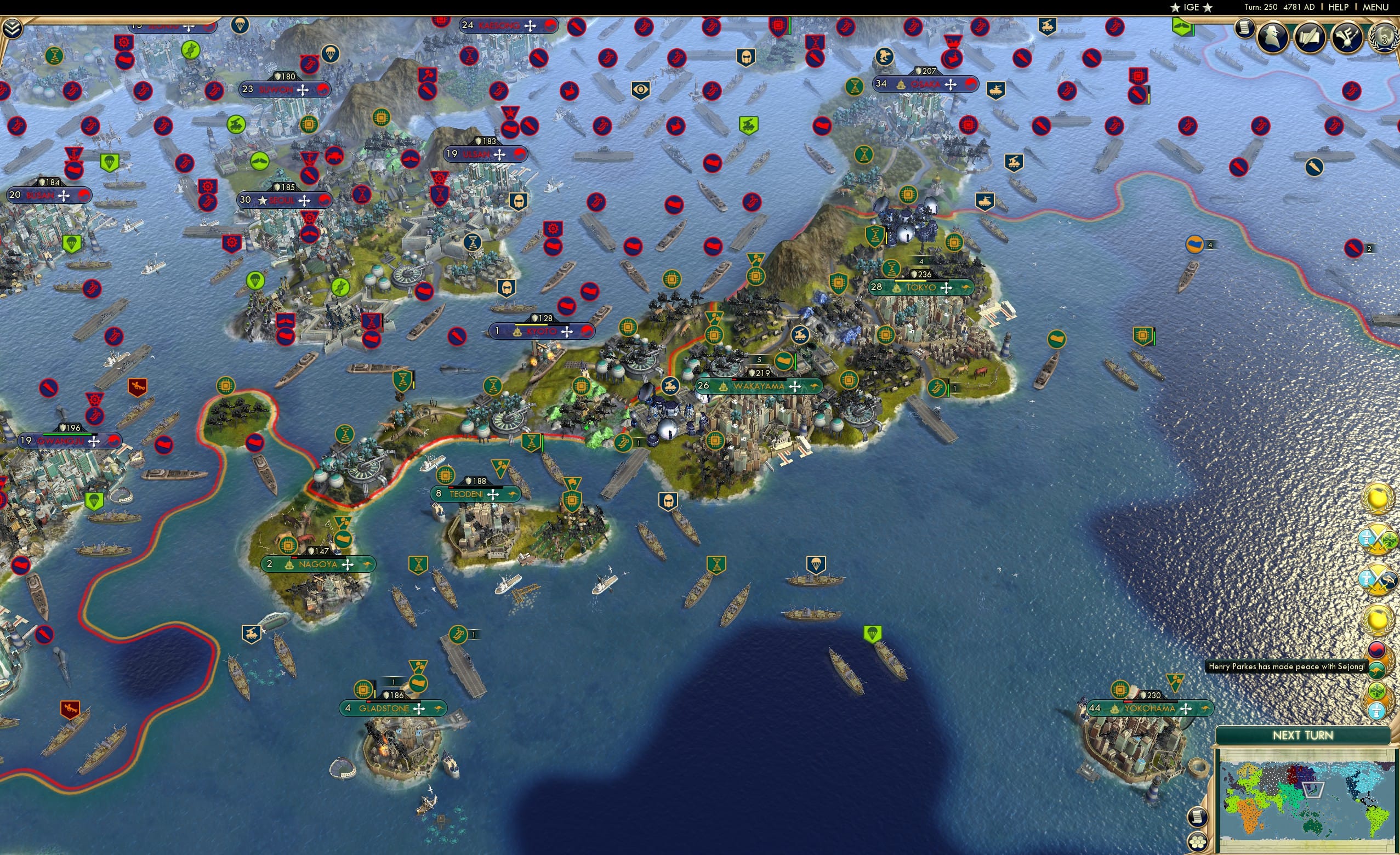Select the green paratrooper unit flag near Gwangju

pos(94,501)
